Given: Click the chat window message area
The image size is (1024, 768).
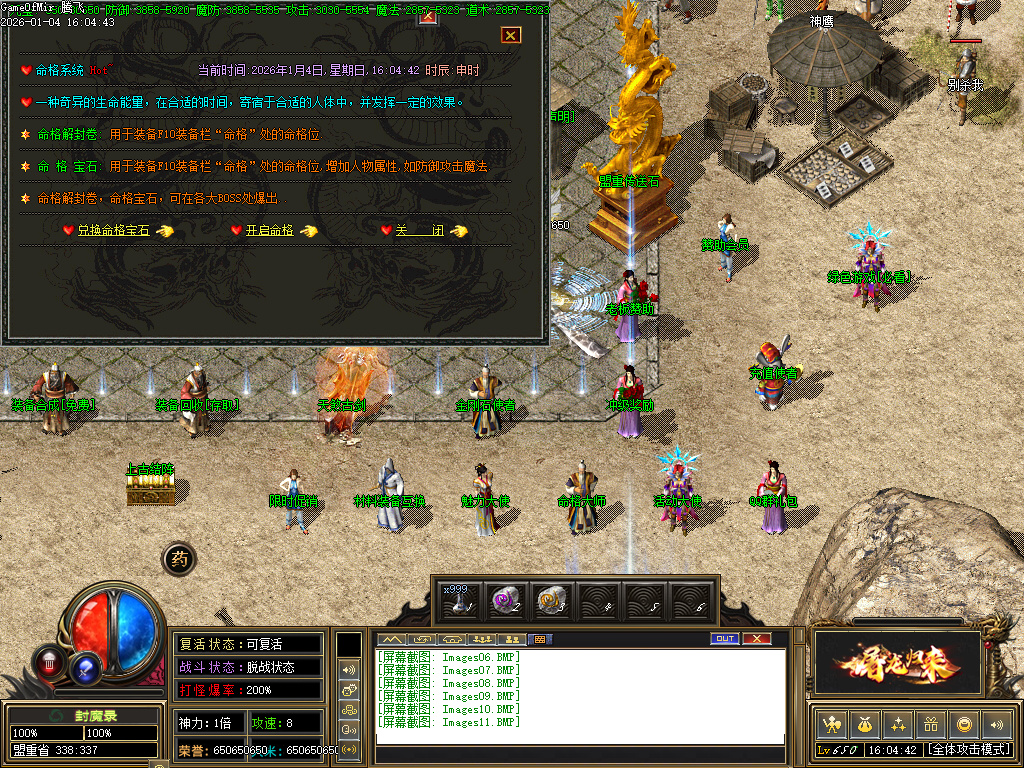Looking at the screenshot, I should (578, 695).
